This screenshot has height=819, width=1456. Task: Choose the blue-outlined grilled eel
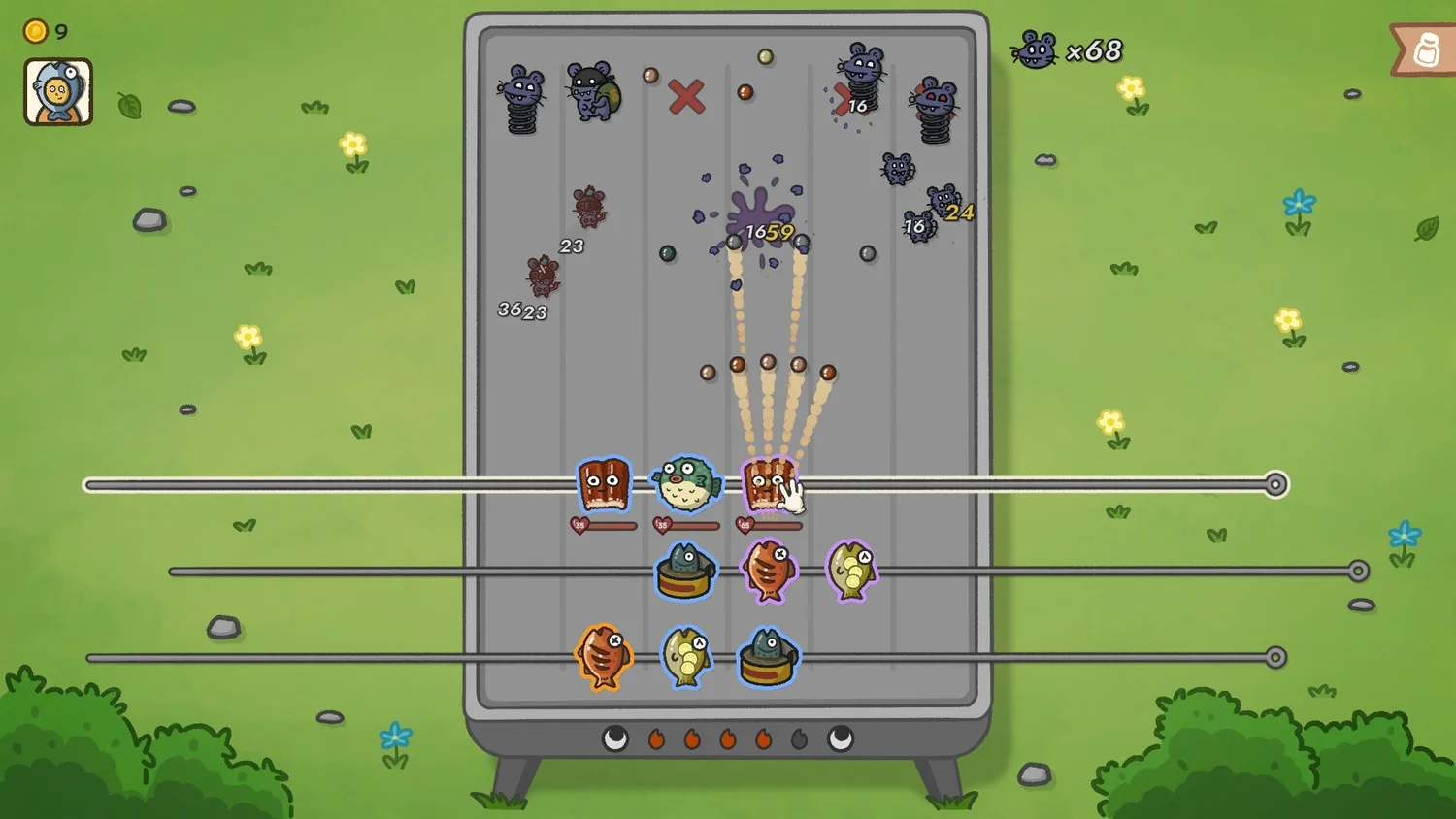pyautogui.click(x=604, y=484)
